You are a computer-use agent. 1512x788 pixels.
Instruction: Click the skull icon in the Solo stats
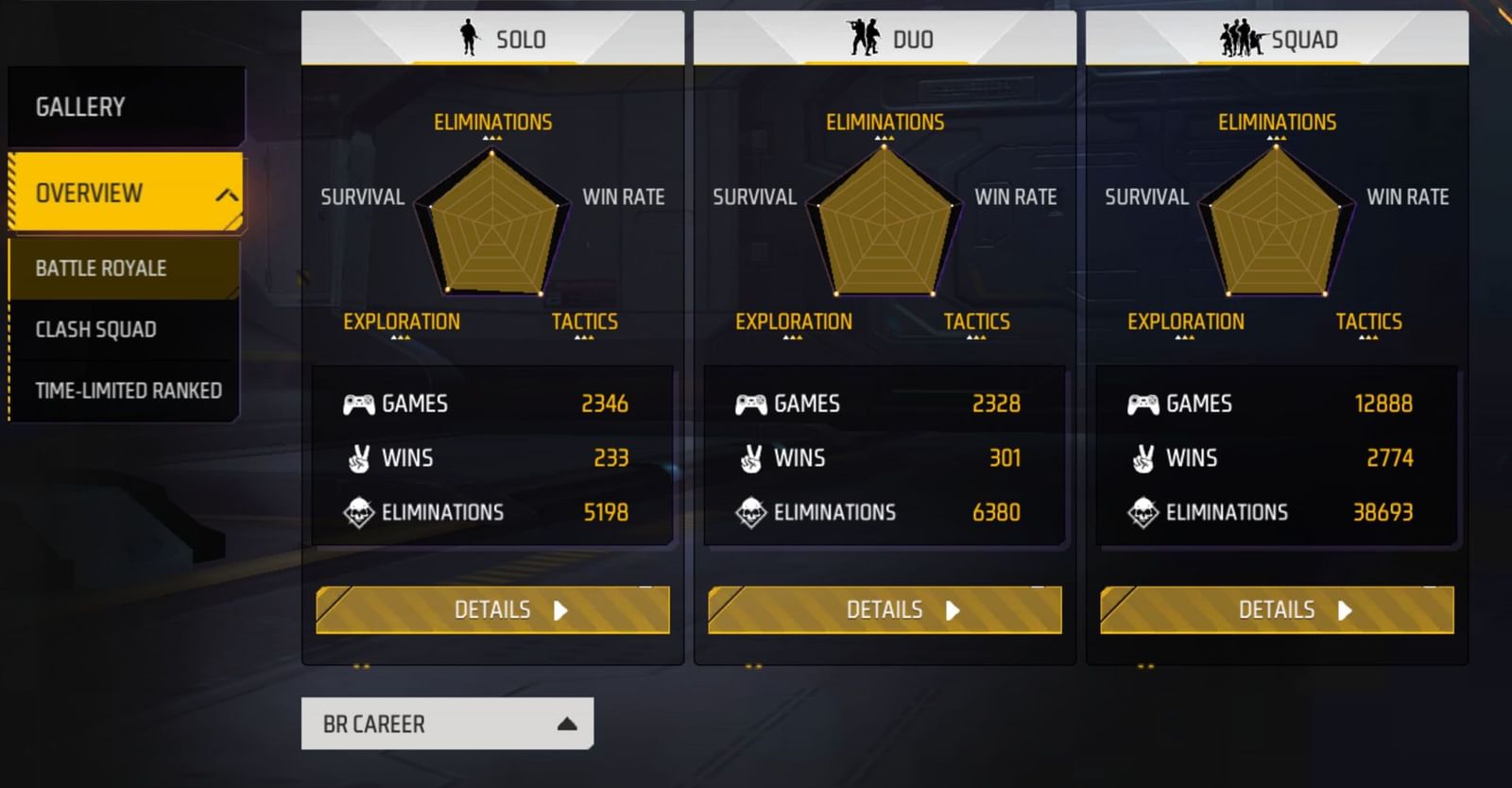pos(357,513)
